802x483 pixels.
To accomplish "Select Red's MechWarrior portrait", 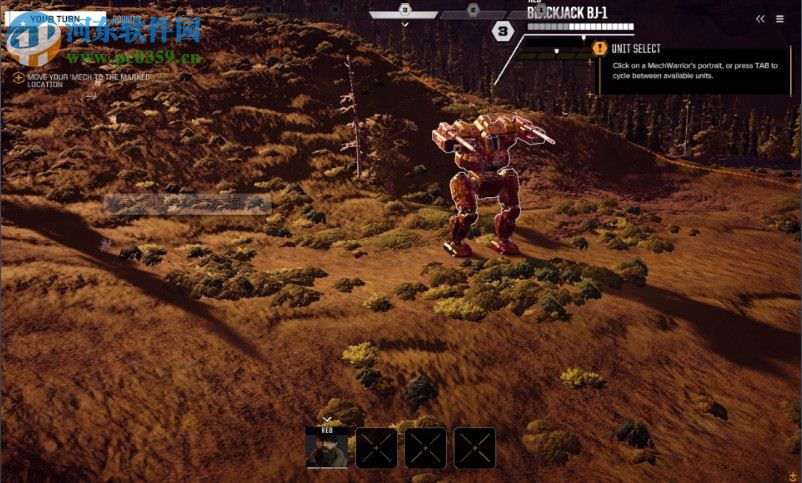I will [x=327, y=448].
